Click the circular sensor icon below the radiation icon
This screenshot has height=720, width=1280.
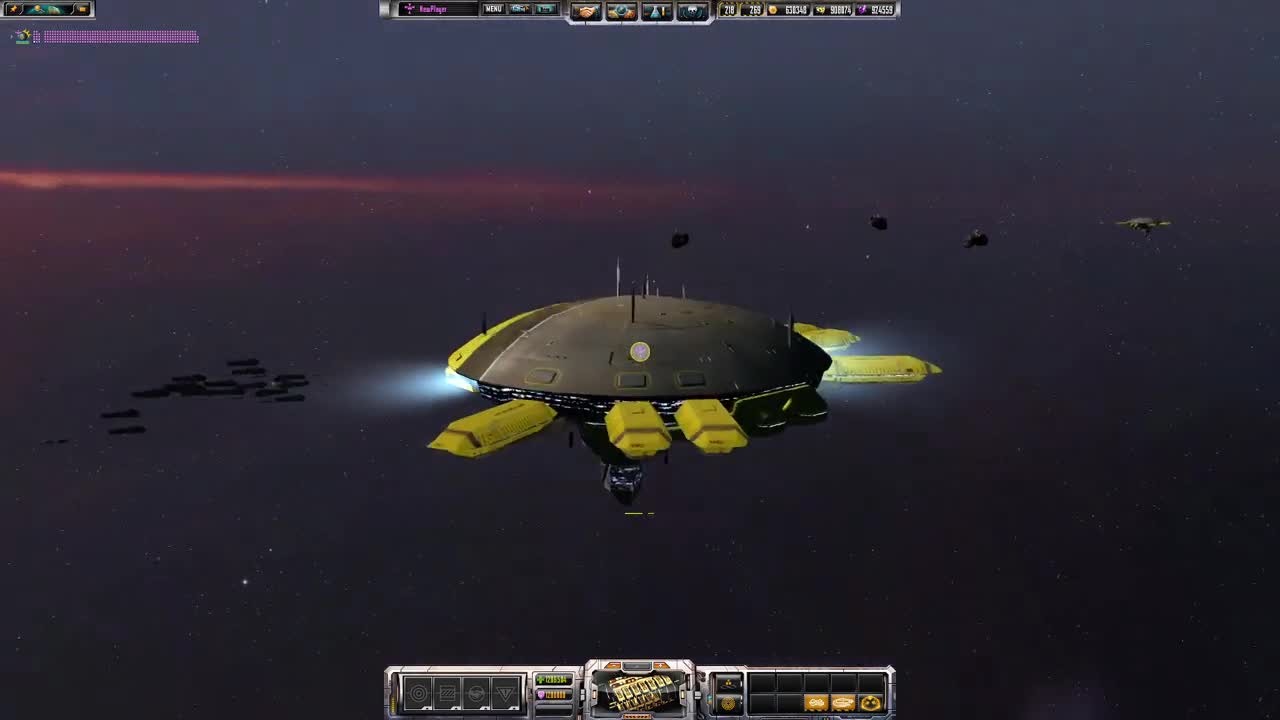point(730,703)
